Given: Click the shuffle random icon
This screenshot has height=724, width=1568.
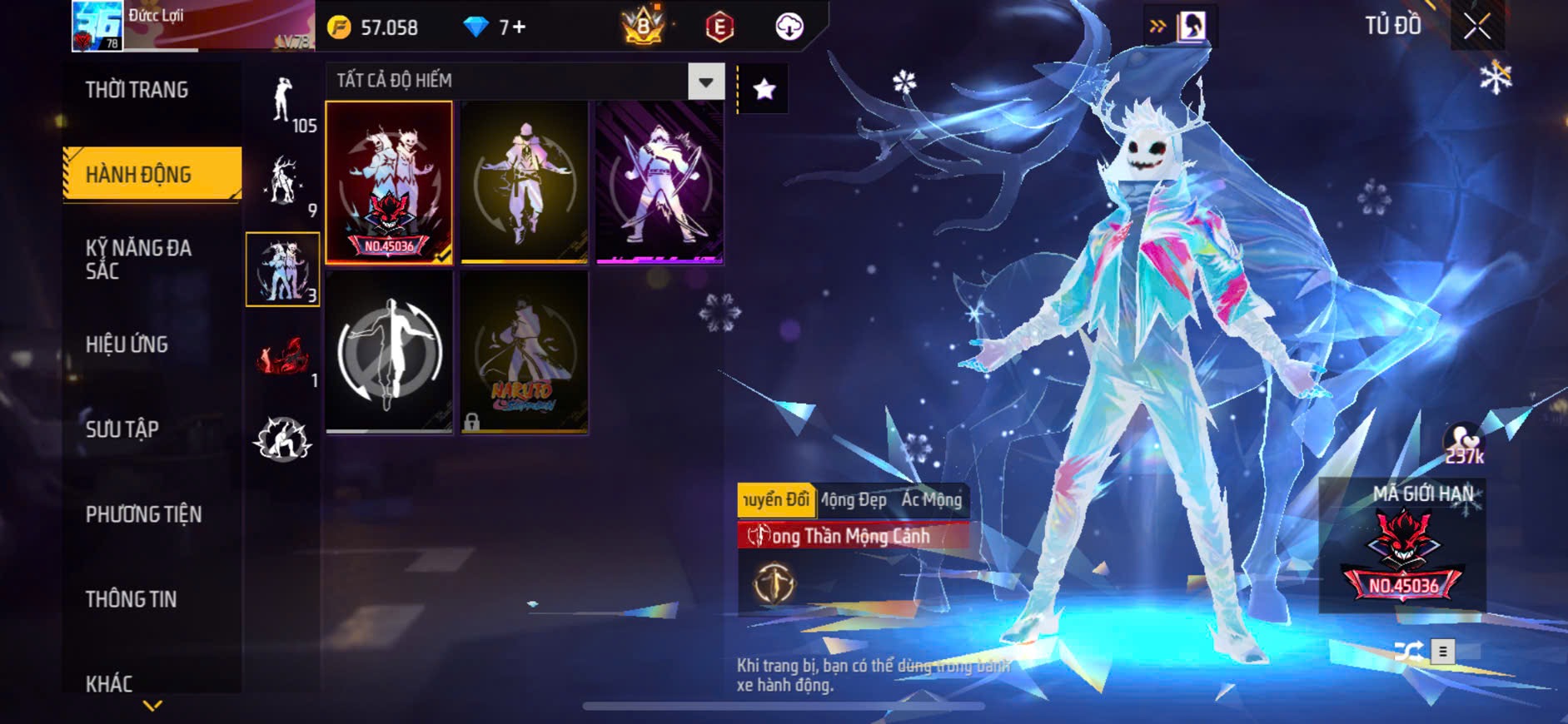Looking at the screenshot, I should coord(1407,652).
